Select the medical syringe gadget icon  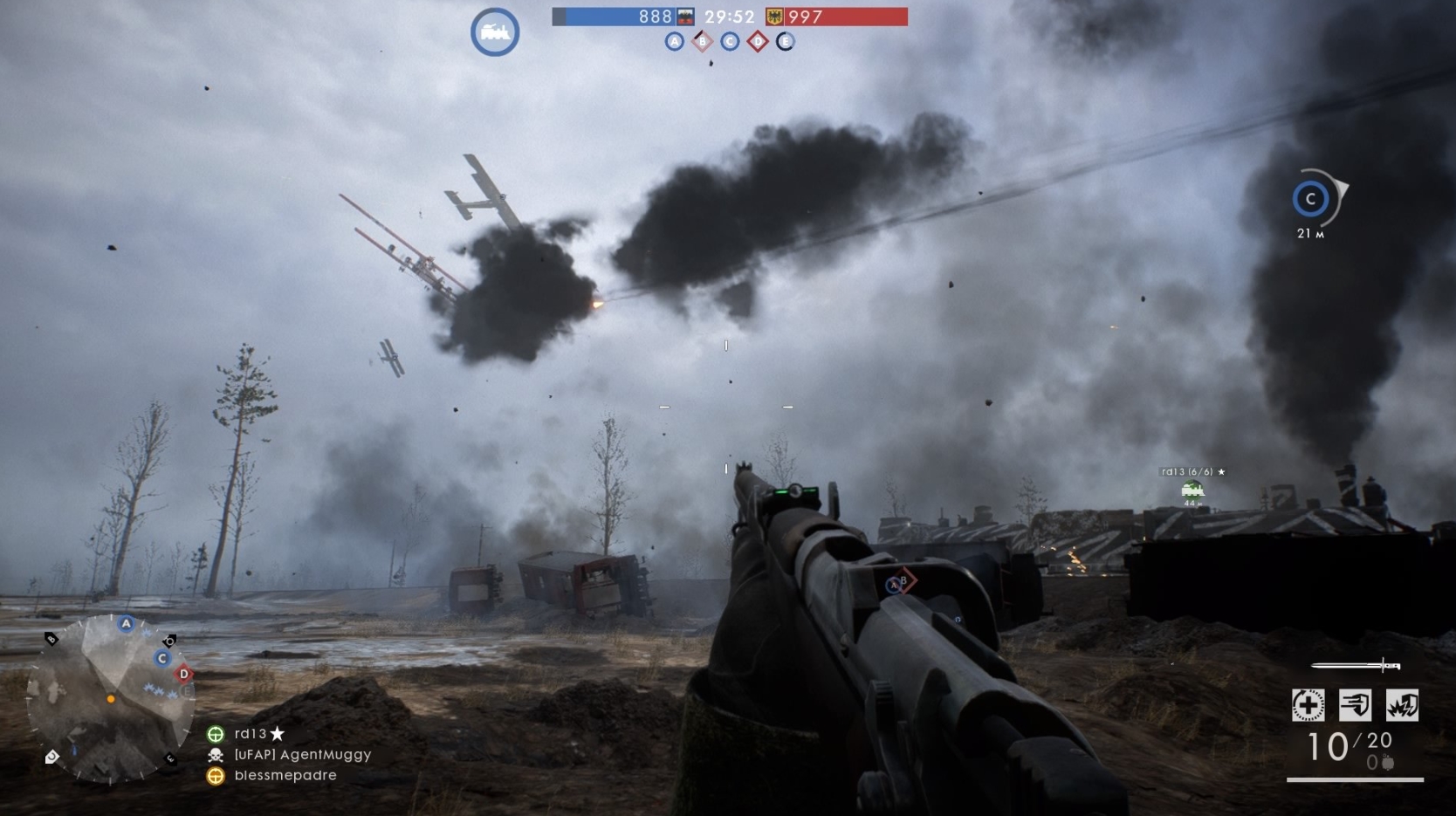1308,705
